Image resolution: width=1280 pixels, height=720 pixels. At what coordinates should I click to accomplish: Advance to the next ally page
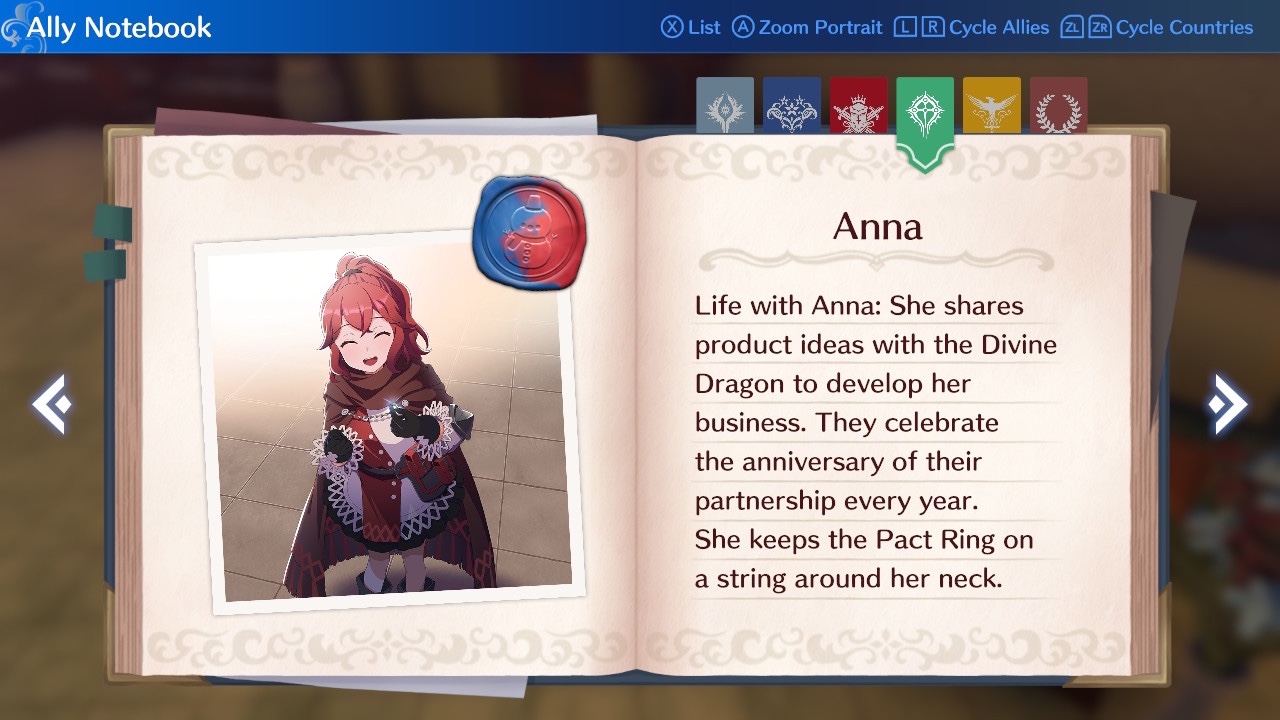point(1227,404)
